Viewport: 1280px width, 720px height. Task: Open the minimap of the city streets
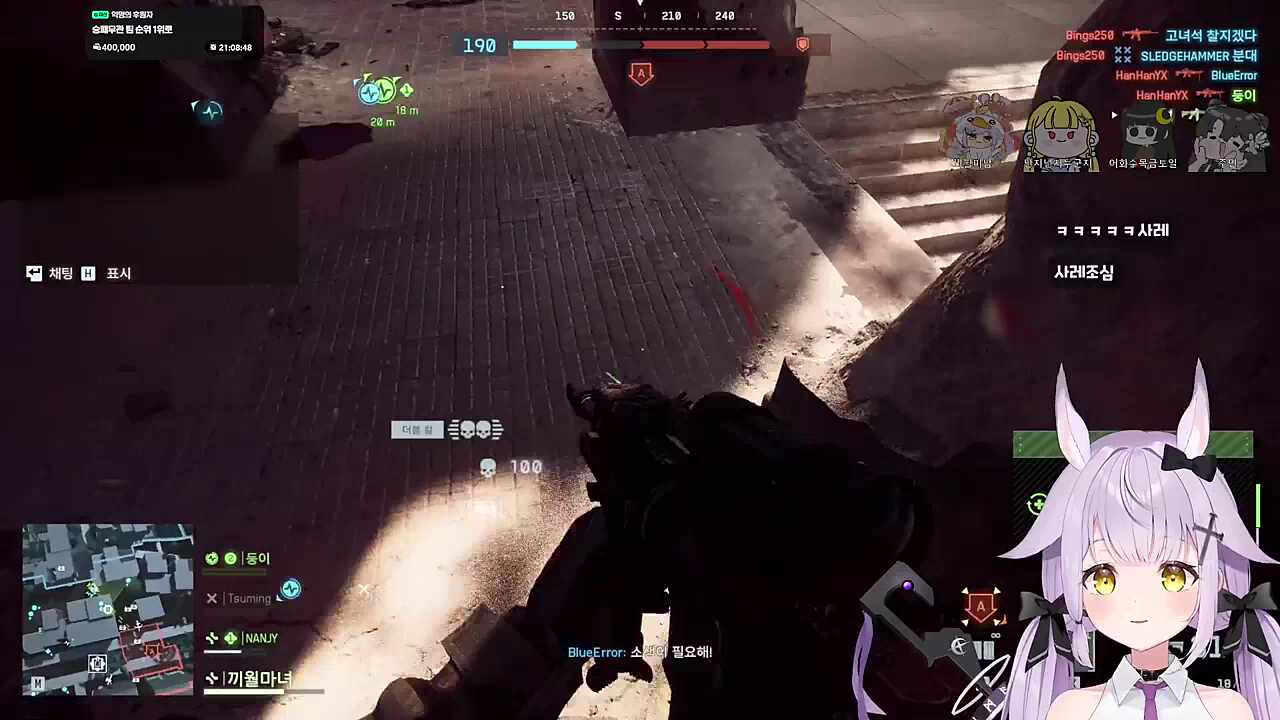(x=108, y=608)
